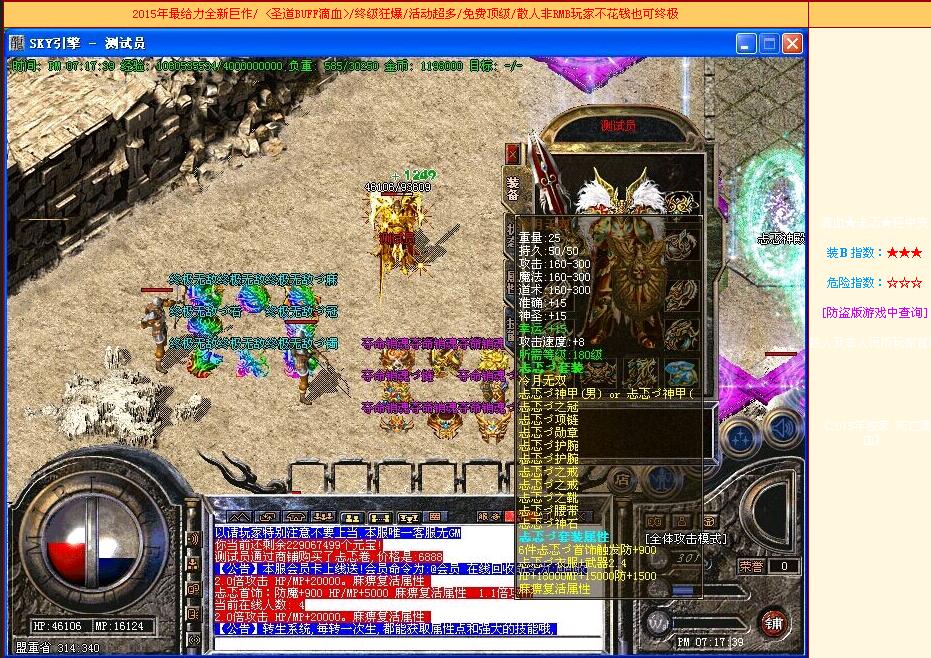Click the mountain icon chat toolbar button

(x=237, y=516)
